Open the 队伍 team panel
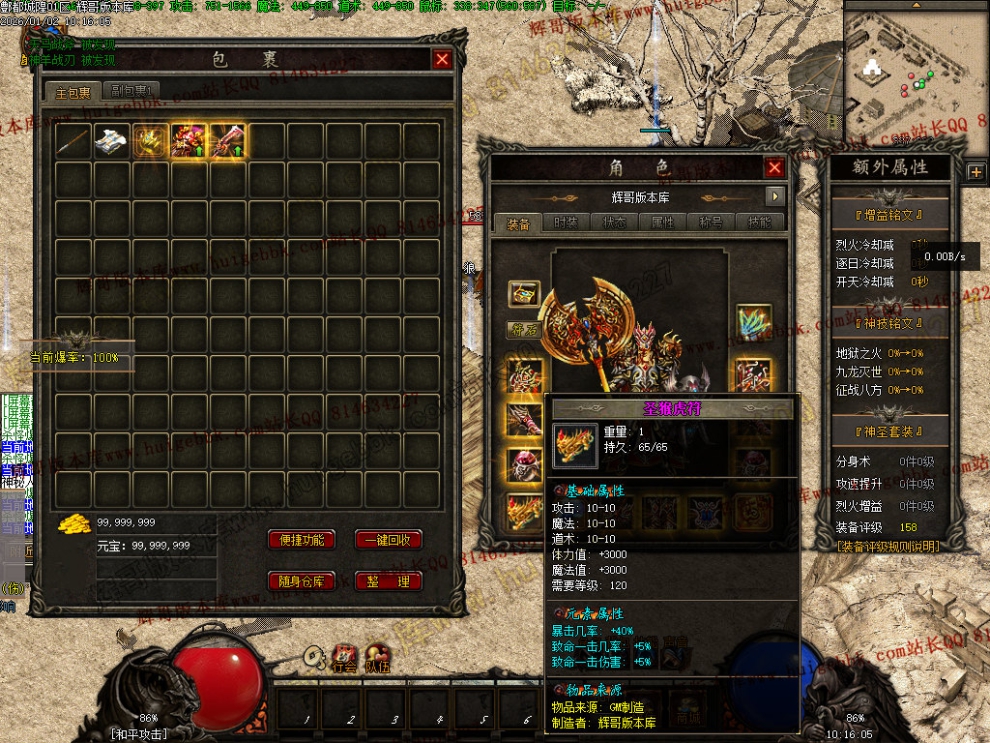Viewport: 990px width, 743px height. pyautogui.click(x=377, y=657)
